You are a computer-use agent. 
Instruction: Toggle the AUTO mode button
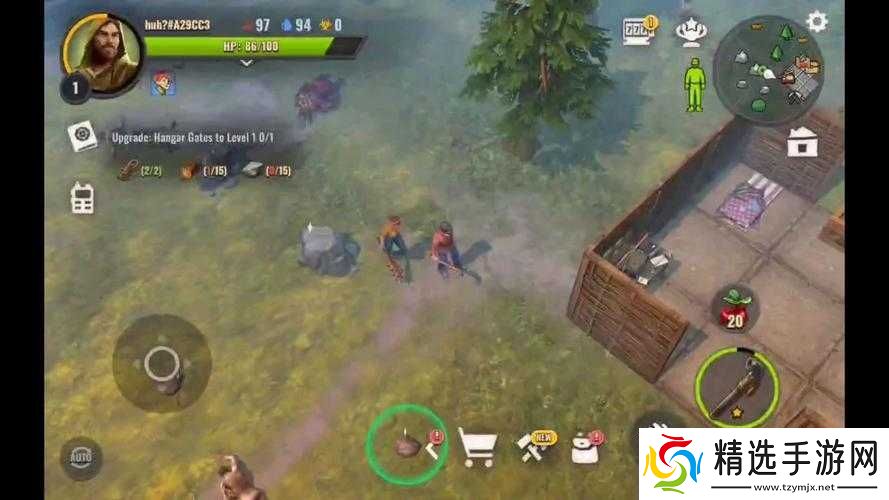click(x=80, y=458)
